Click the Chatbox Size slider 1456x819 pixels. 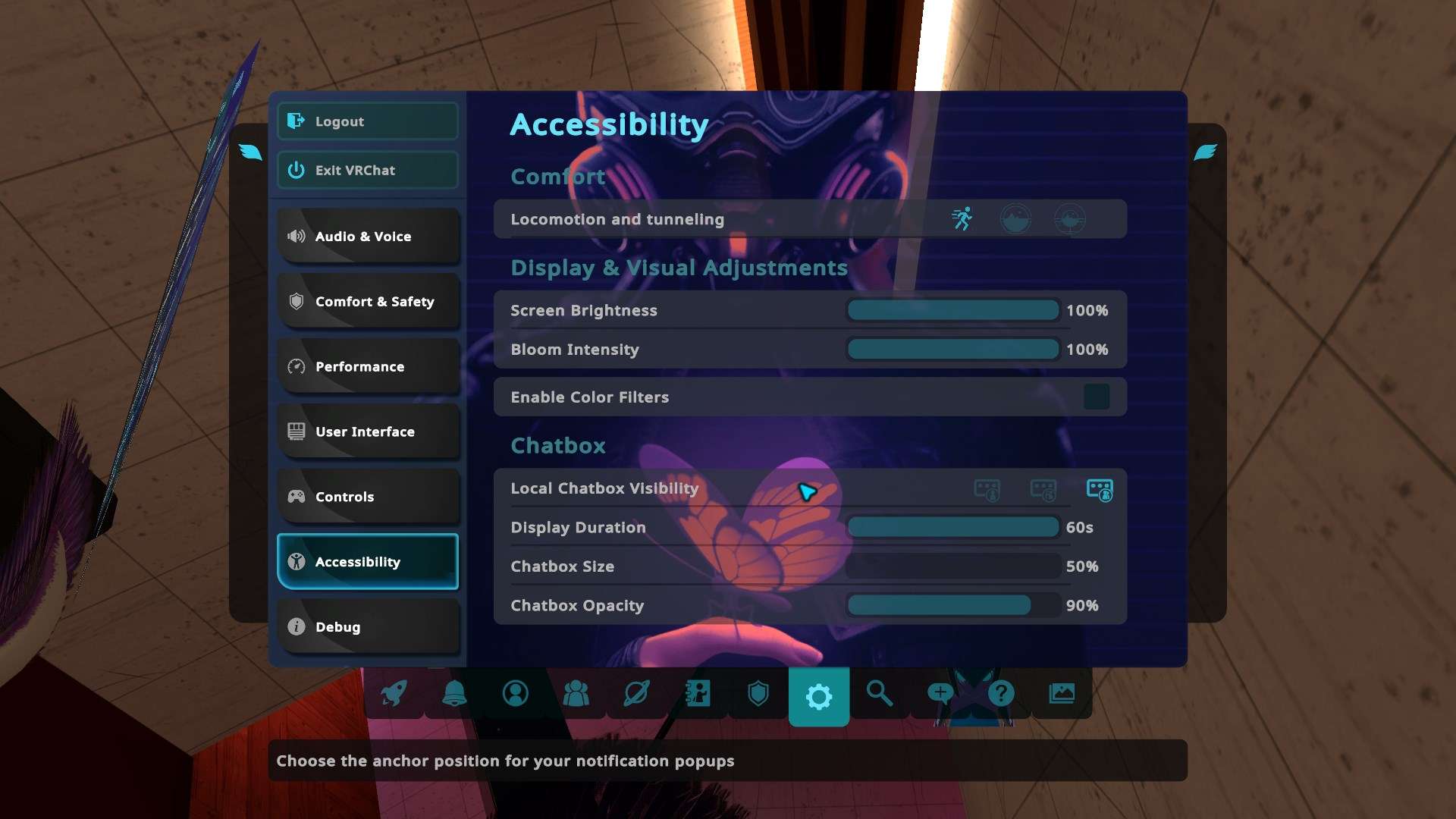(x=952, y=566)
